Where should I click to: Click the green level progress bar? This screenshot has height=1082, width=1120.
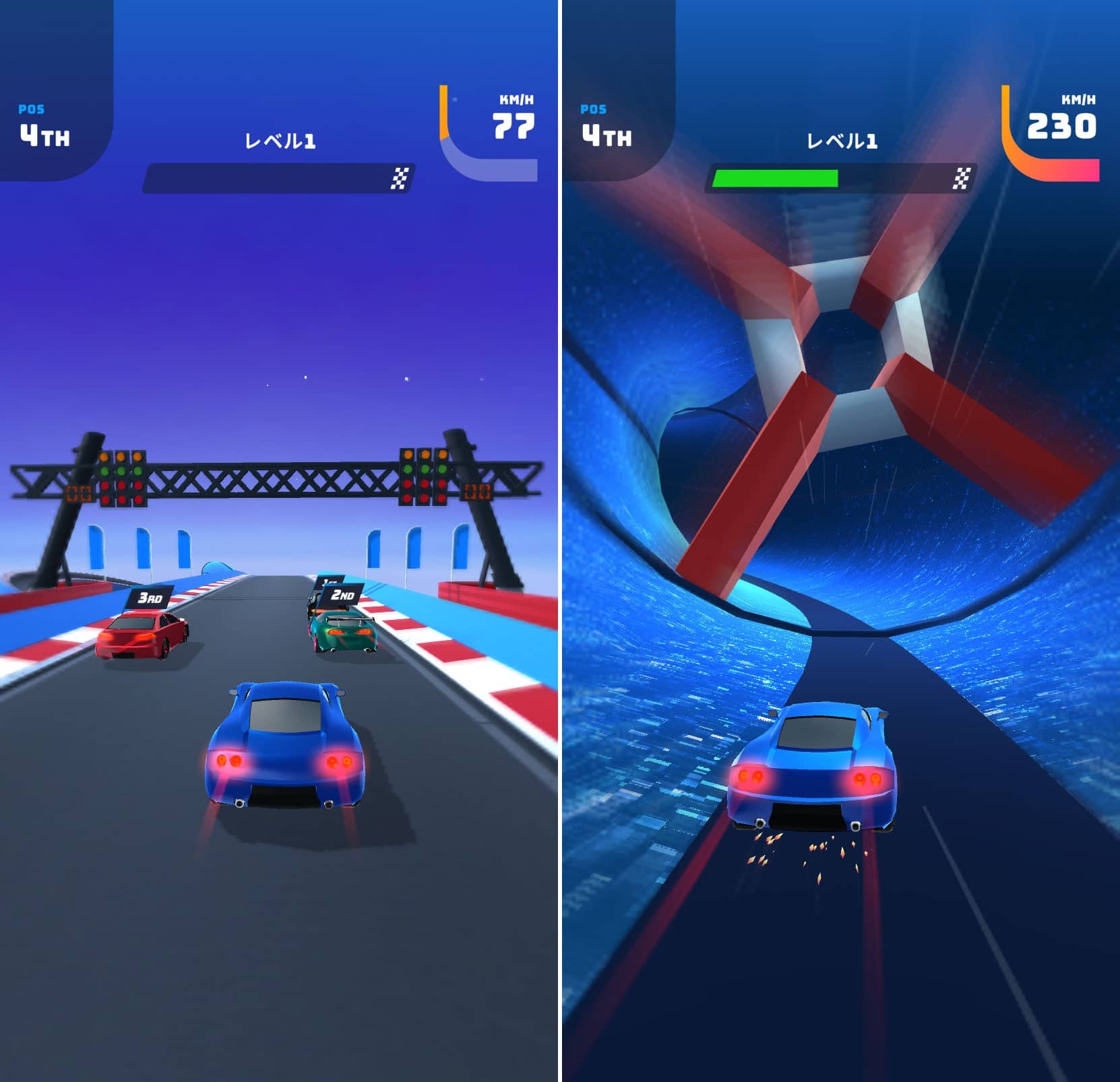pyautogui.click(x=775, y=179)
